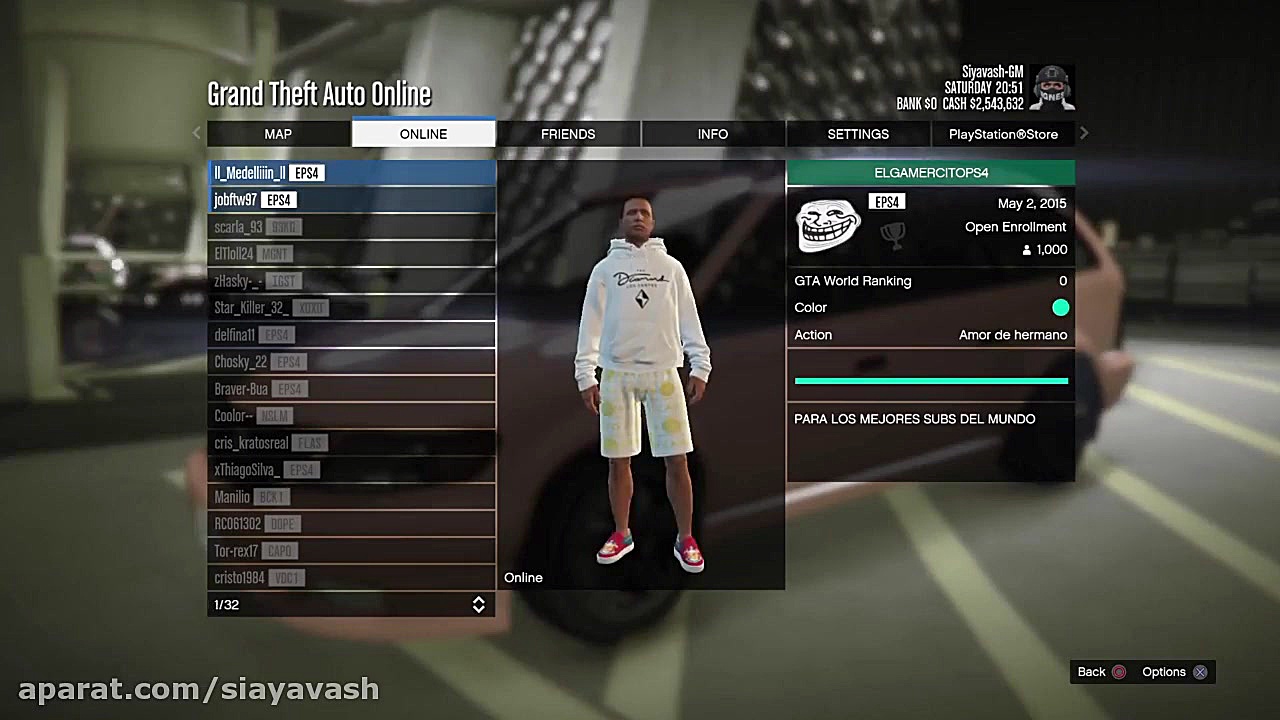1280x720 pixels.
Task: Select player scarla_93 row
Action: tap(351, 227)
